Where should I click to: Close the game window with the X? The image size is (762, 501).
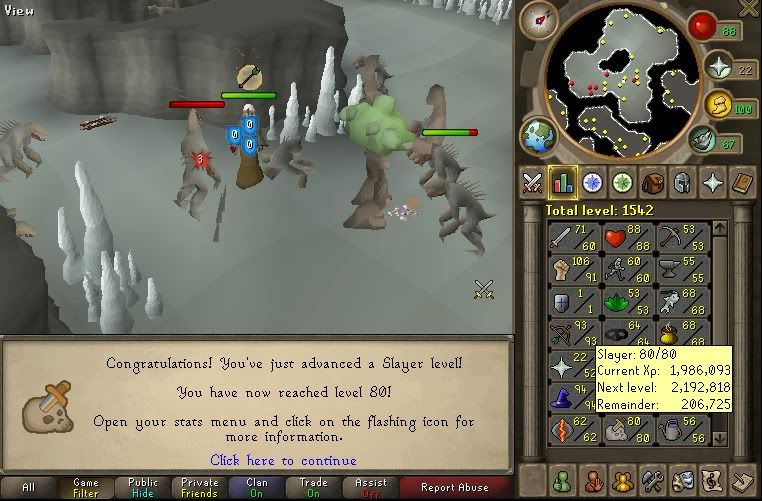pos(747,8)
